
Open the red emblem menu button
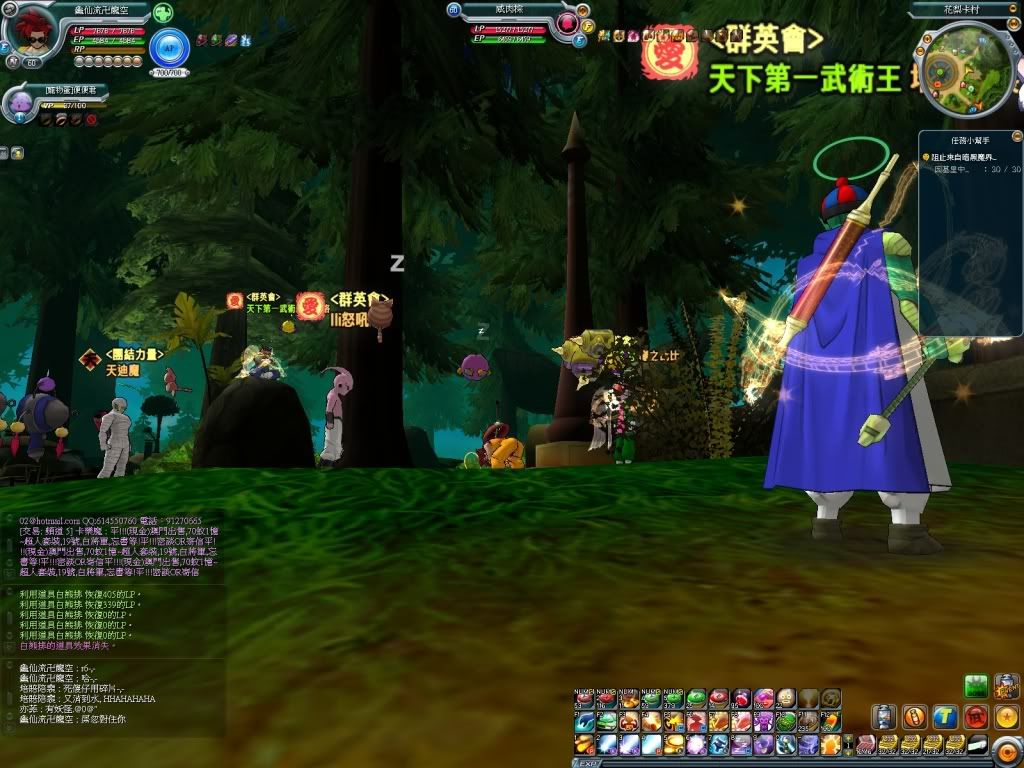click(x=976, y=716)
